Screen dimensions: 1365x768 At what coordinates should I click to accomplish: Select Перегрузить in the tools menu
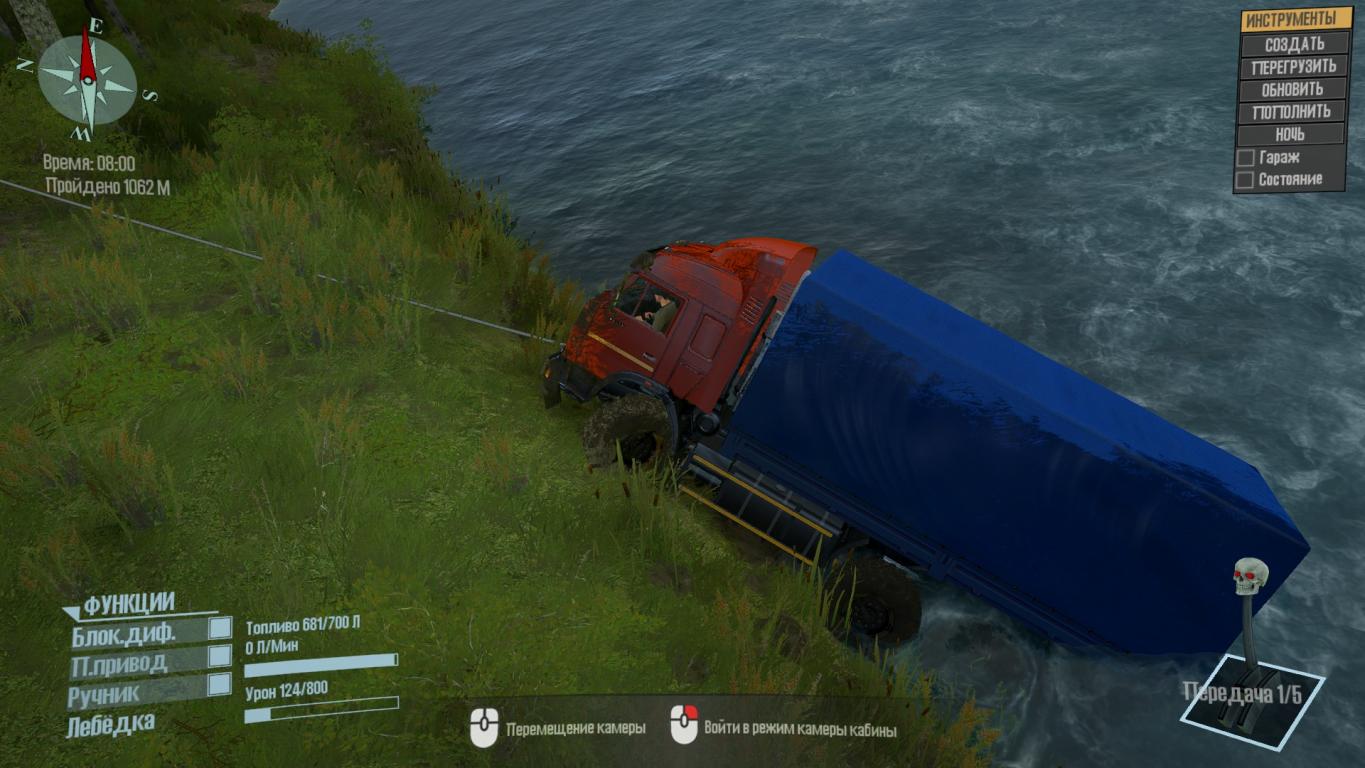[x=1294, y=67]
